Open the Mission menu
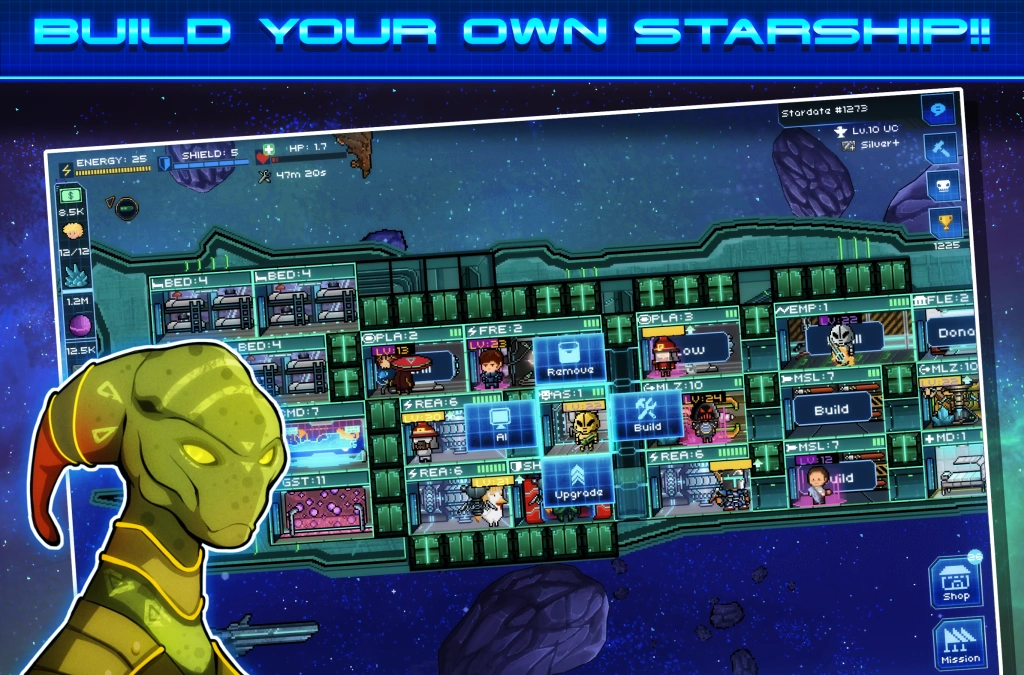The width and height of the screenshot is (1024, 675). [x=959, y=643]
